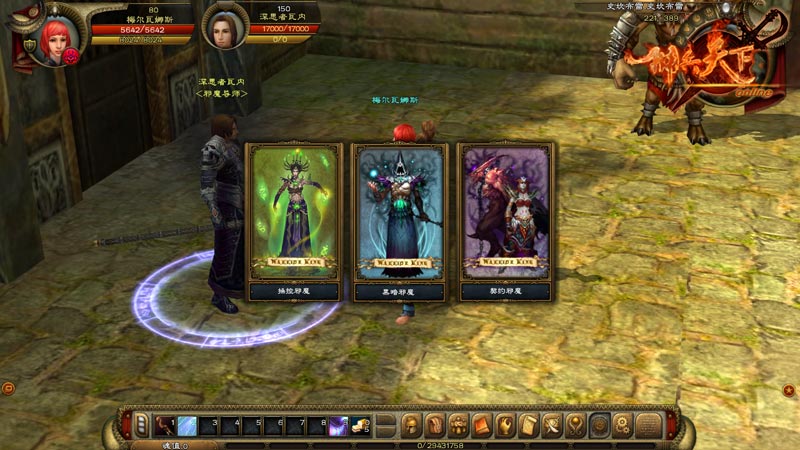Choose the 黑暗邪魔 class button
Viewport: 800px width, 450px height.
pyautogui.click(x=400, y=291)
